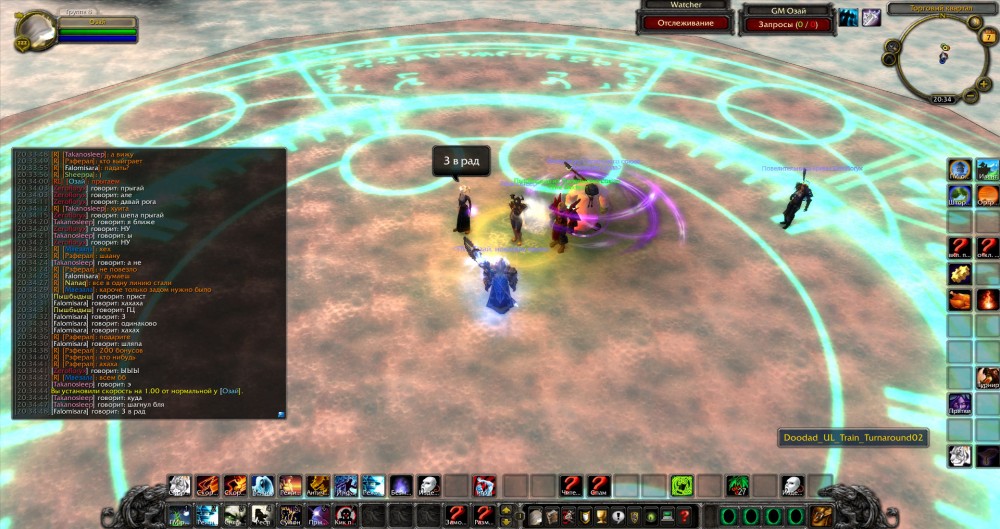Image resolution: width=1000 pixels, height=529 pixels.
Task: Activate the green swirl ability icon
Action: [682, 486]
